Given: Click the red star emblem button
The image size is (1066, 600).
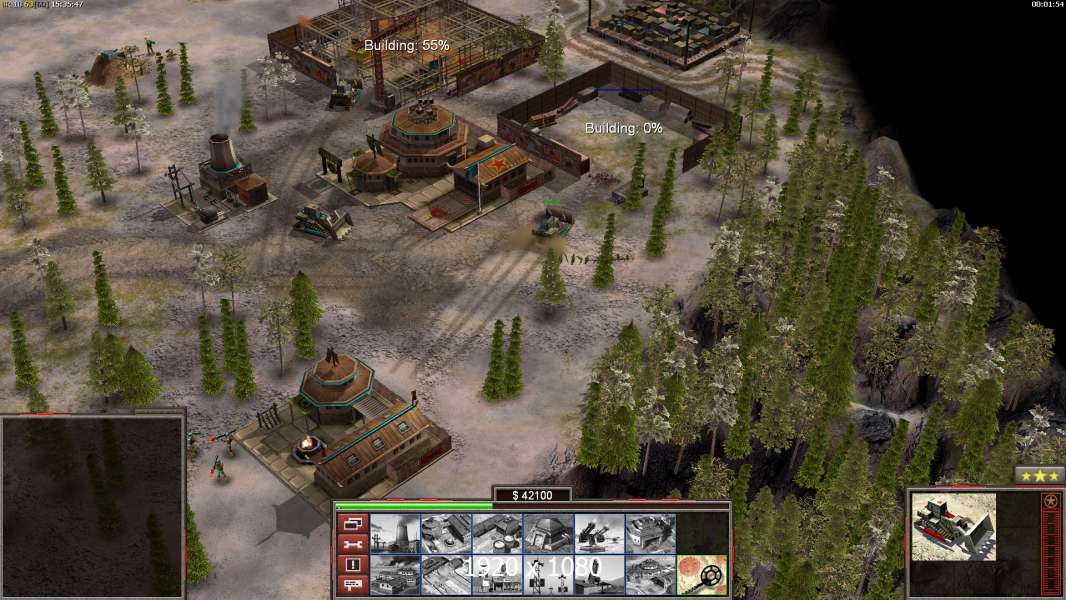Looking at the screenshot, I should click(x=1050, y=501).
